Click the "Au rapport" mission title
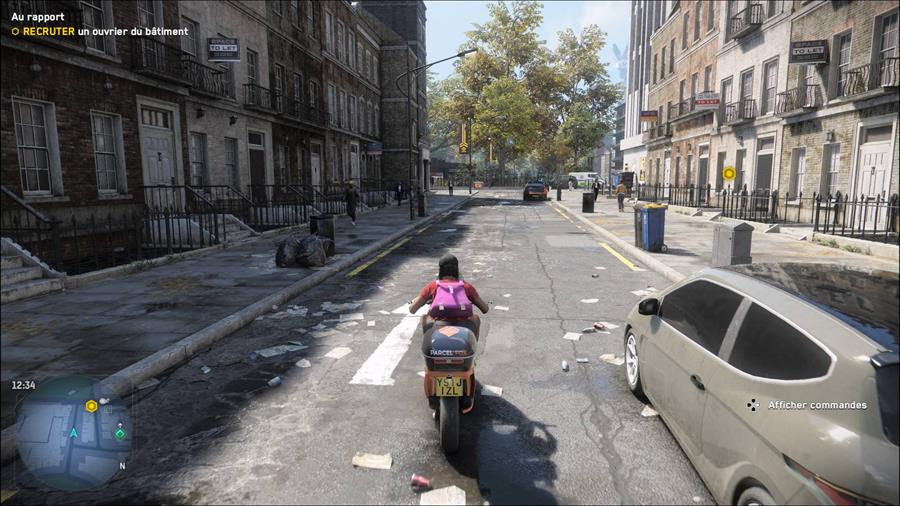The height and width of the screenshot is (506, 900). click(38, 17)
